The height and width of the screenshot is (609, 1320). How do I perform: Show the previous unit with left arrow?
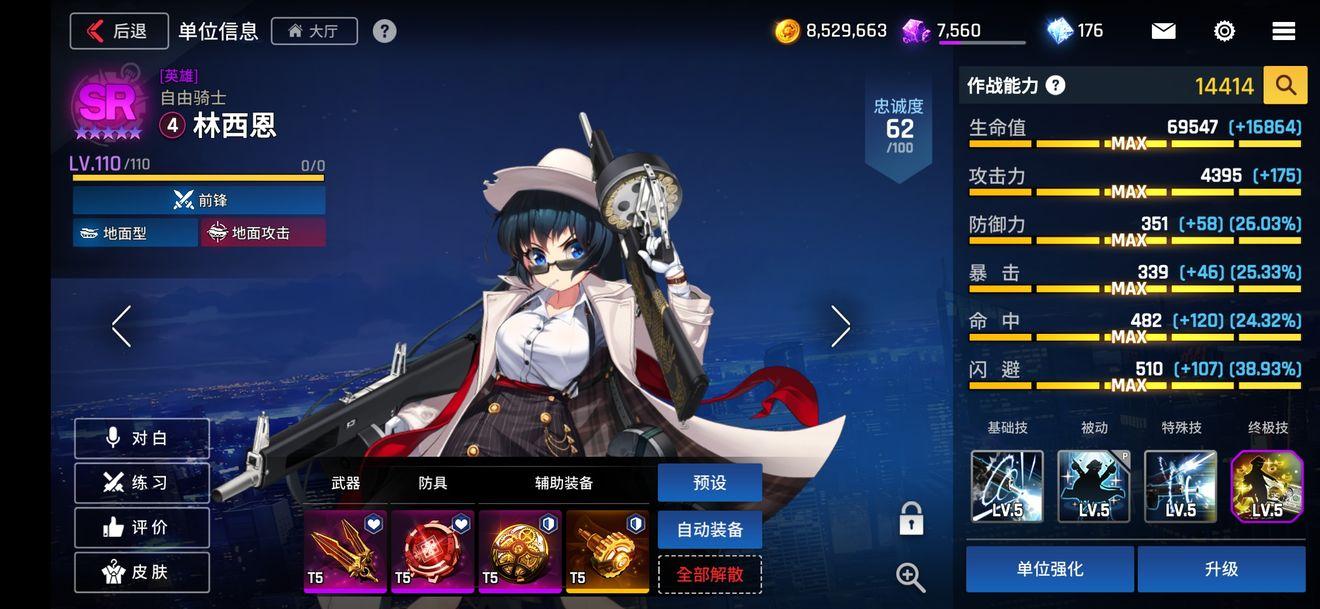click(x=122, y=326)
